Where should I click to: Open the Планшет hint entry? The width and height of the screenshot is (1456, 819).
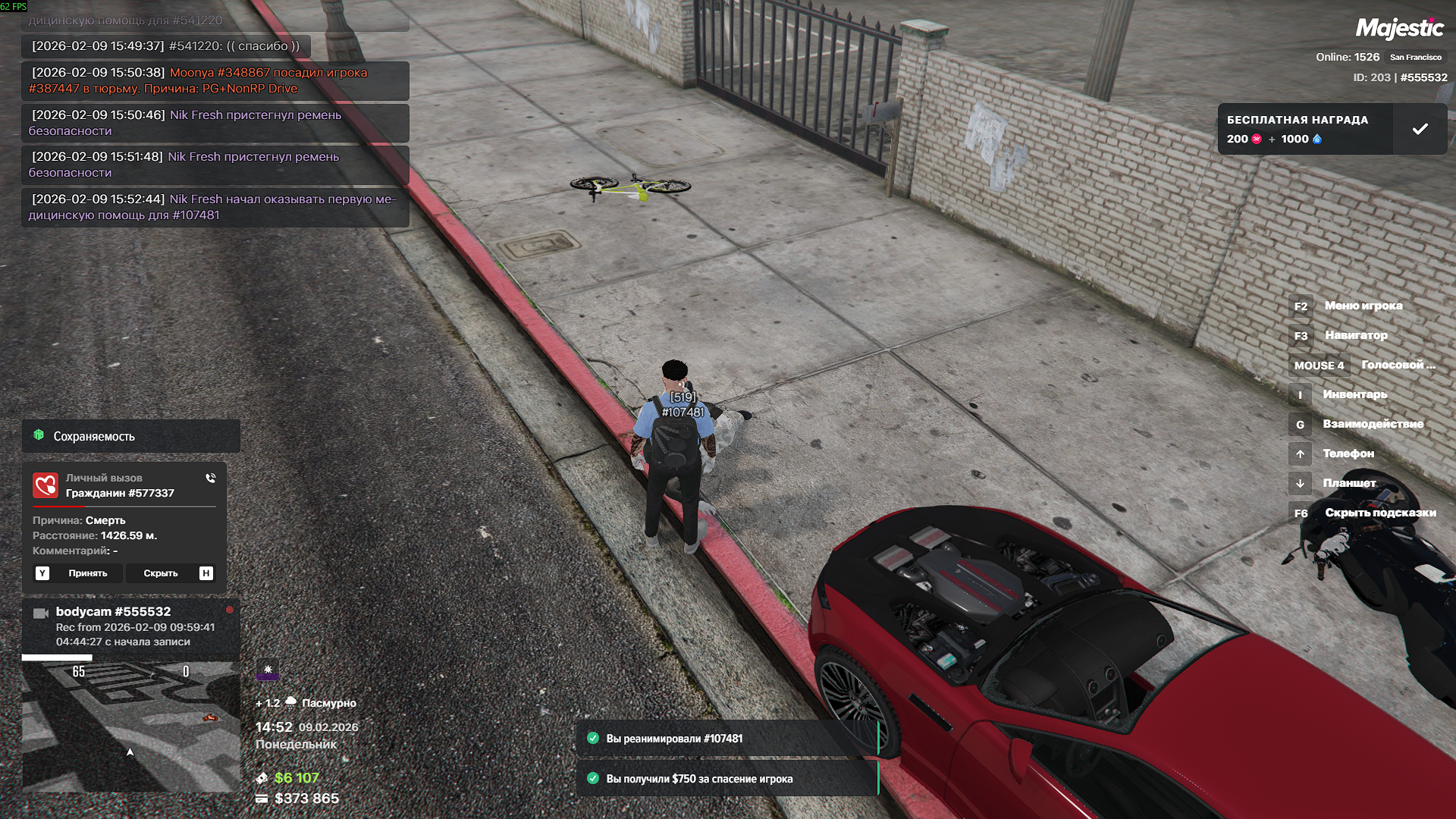pyautogui.click(x=1348, y=483)
